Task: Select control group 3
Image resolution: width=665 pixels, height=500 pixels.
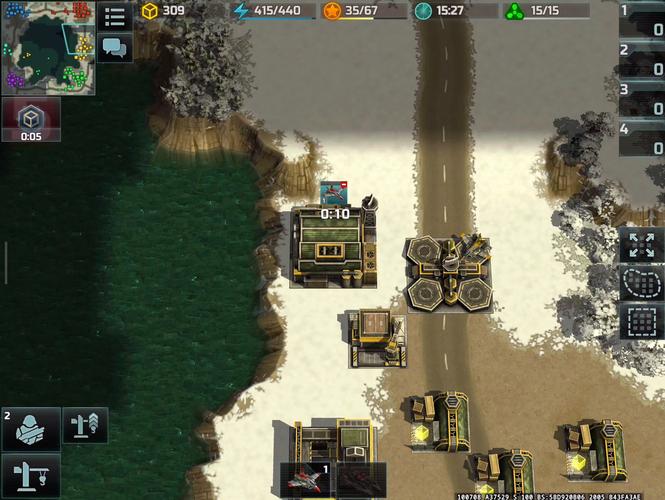Action: (x=641, y=100)
